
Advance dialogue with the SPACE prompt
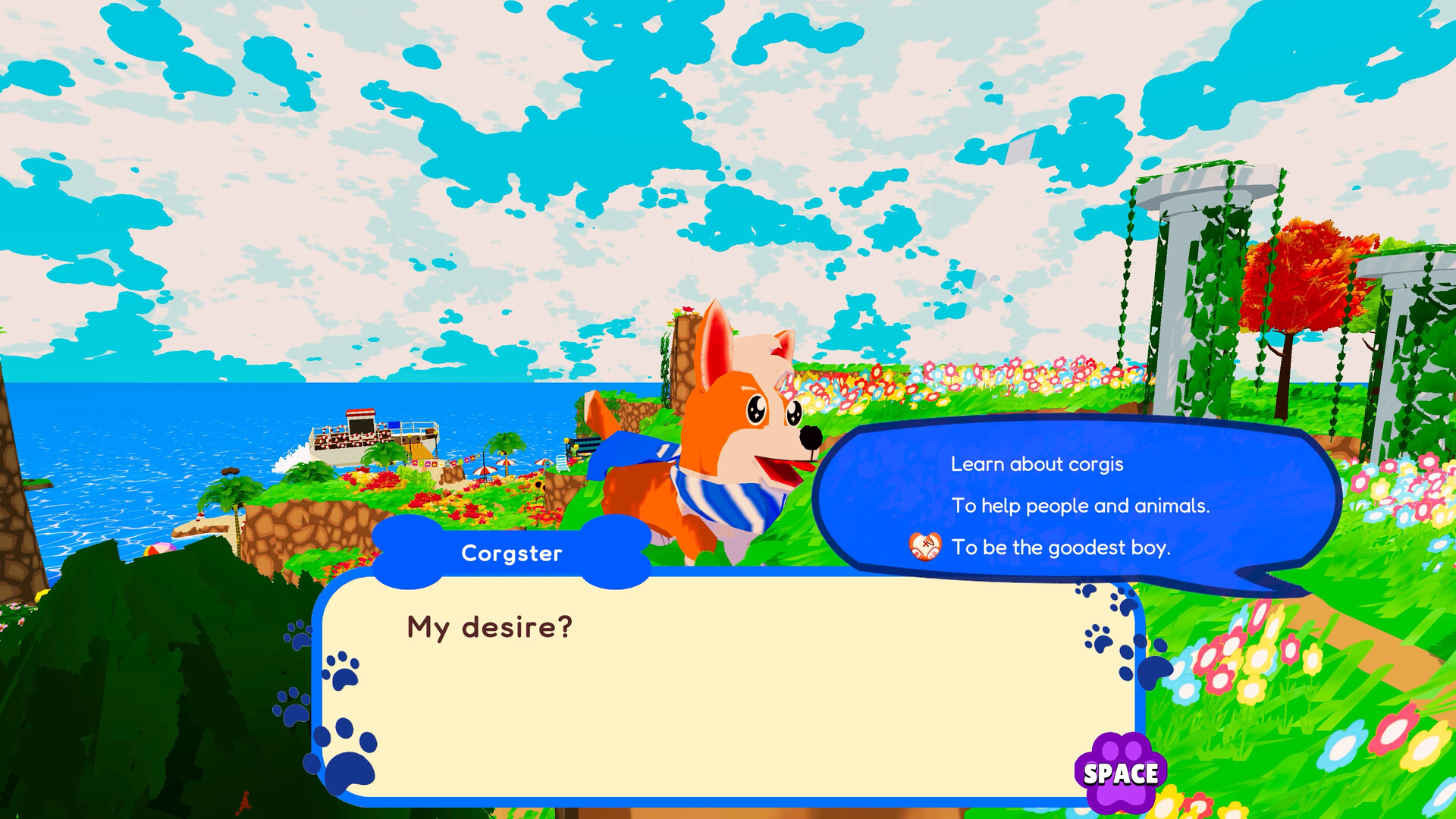pyautogui.click(x=1121, y=774)
